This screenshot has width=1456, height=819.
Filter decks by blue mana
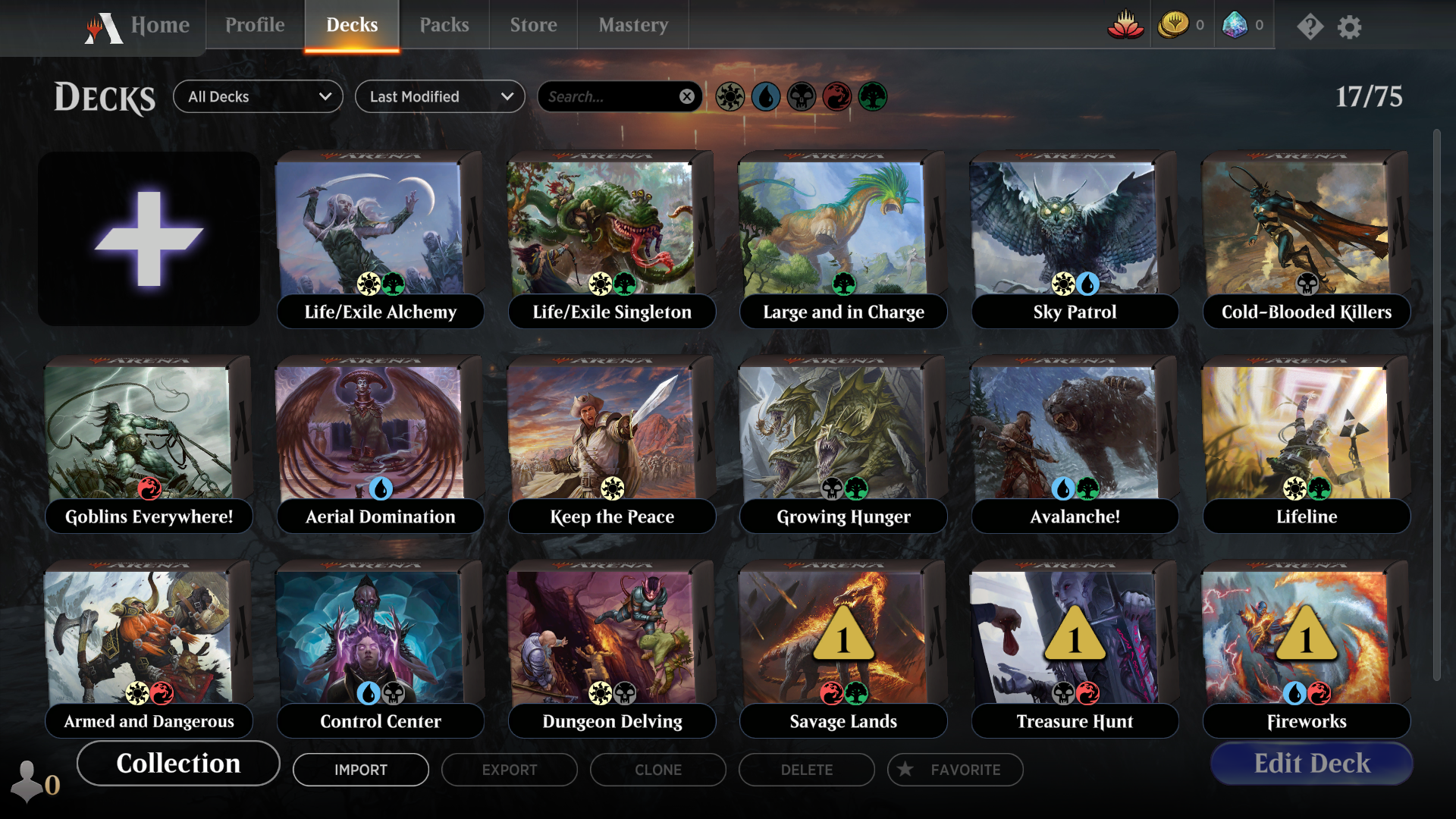click(x=766, y=97)
